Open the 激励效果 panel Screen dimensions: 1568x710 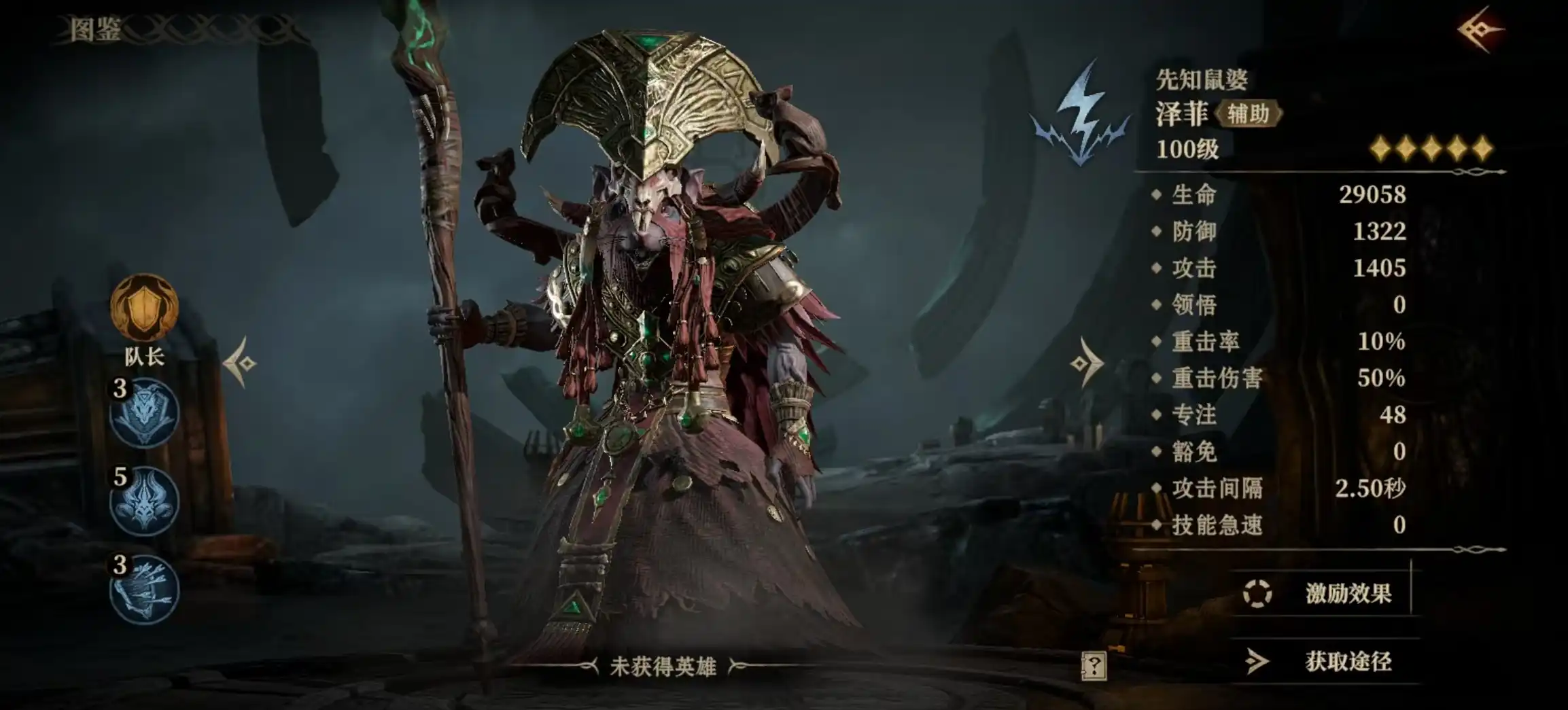tap(1324, 594)
